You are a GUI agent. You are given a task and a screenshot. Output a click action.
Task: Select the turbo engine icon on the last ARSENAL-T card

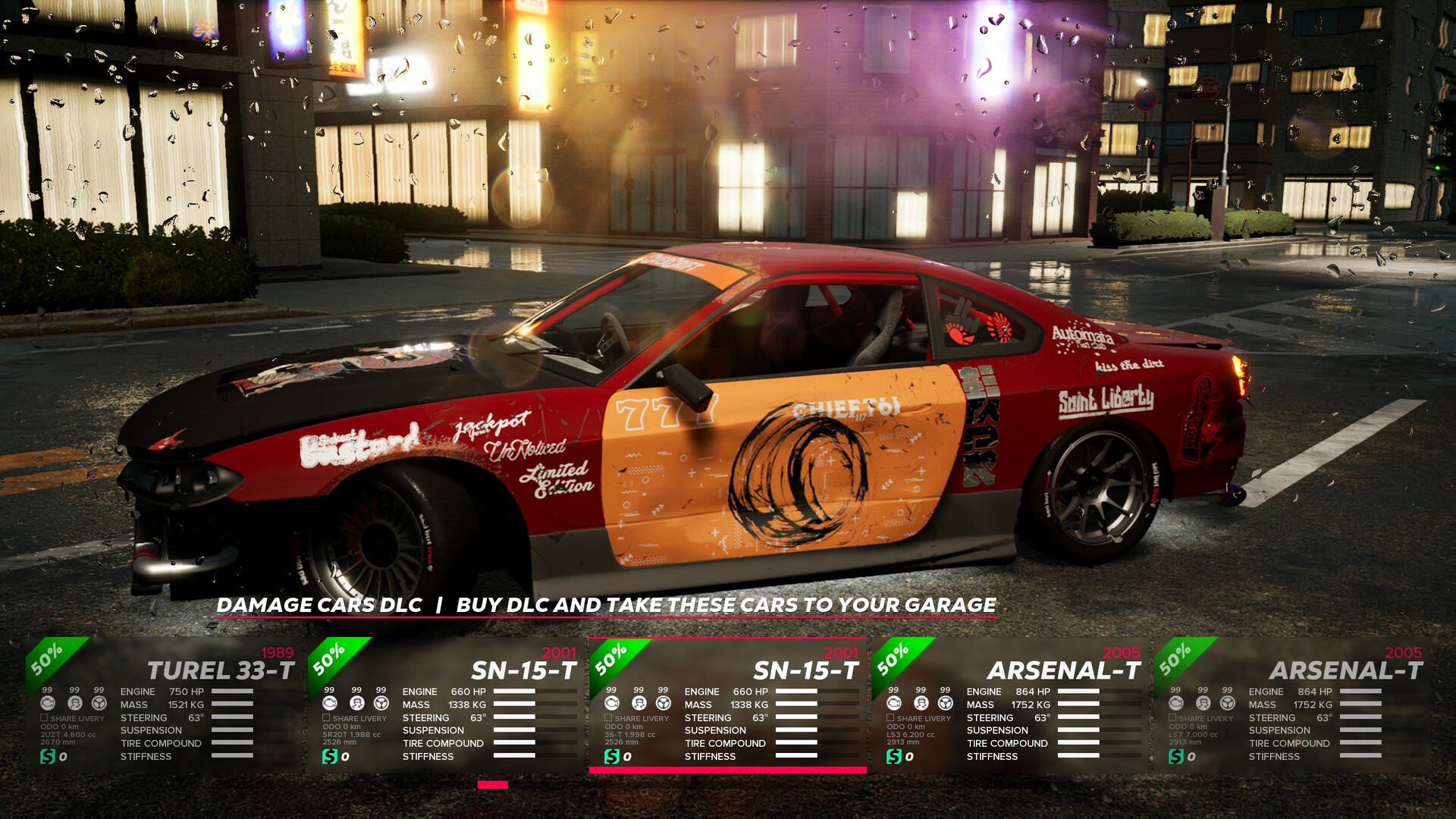pos(1175,704)
